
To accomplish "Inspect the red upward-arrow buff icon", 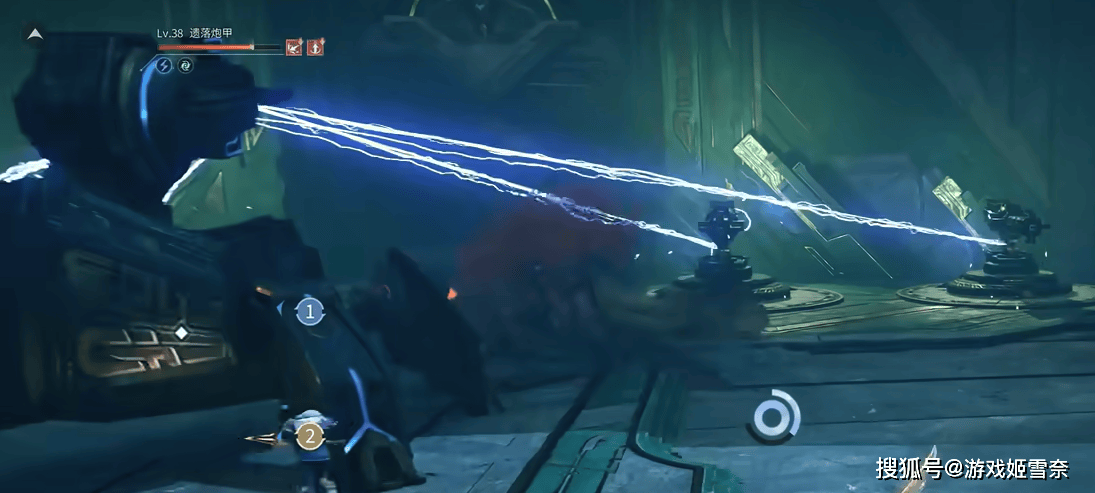I will tap(316, 46).
